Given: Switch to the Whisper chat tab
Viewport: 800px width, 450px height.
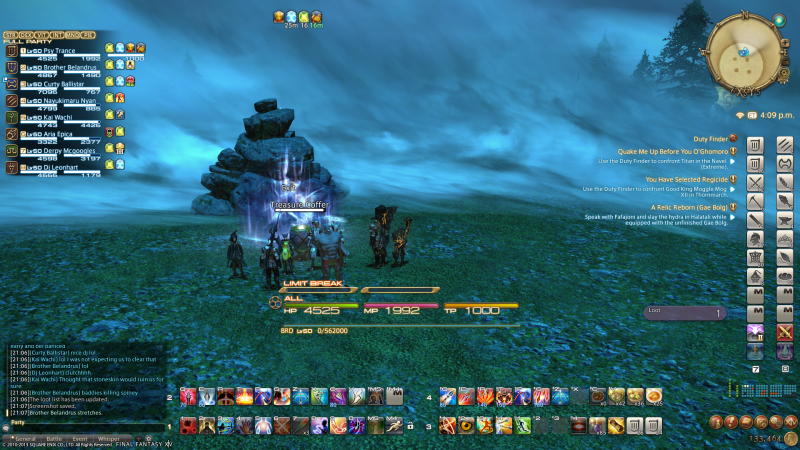Looking at the screenshot, I should (x=108, y=439).
